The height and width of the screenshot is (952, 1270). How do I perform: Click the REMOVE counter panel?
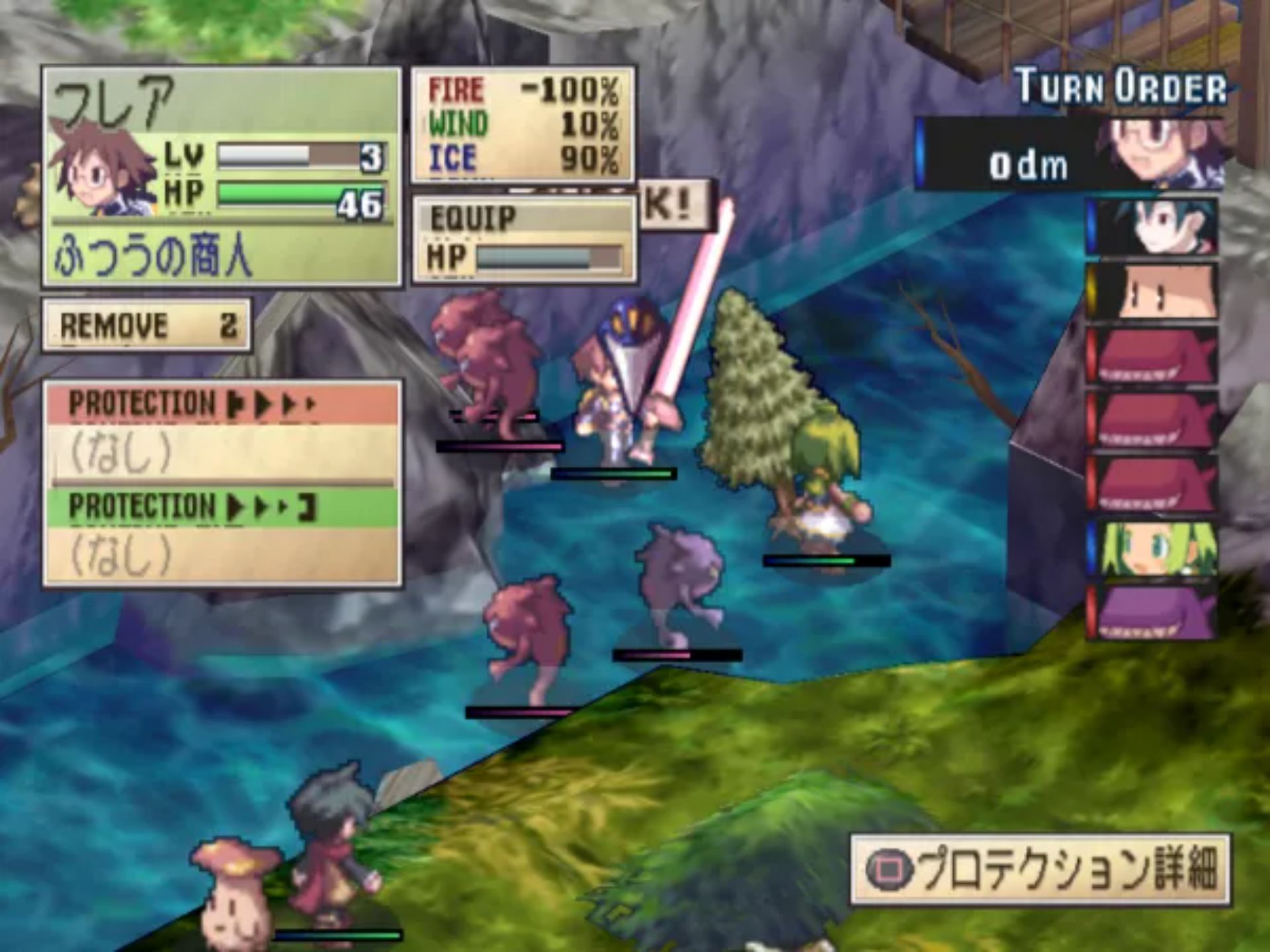(146, 325)
